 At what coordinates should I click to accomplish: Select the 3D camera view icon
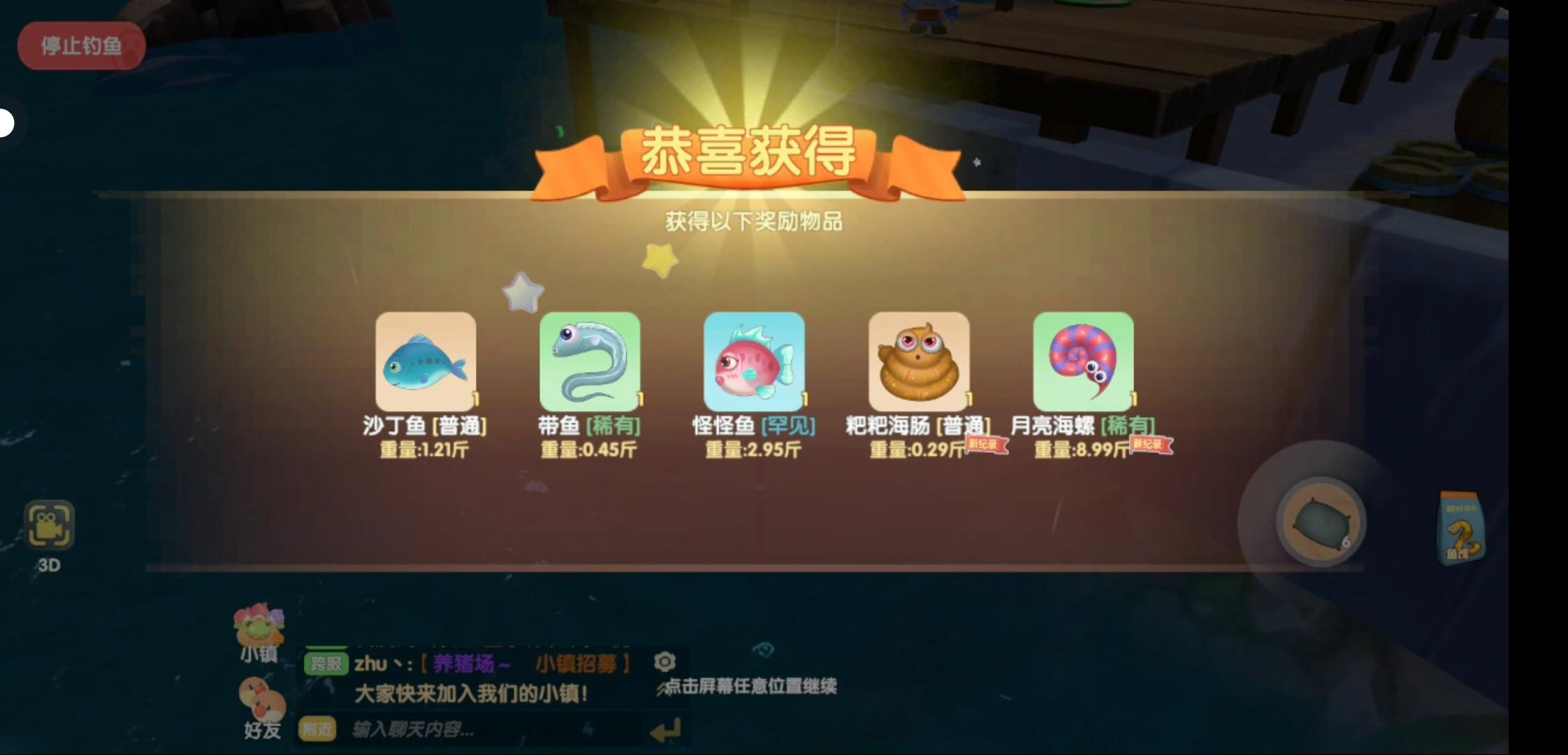pyautogui.click(x=49, y=526)
